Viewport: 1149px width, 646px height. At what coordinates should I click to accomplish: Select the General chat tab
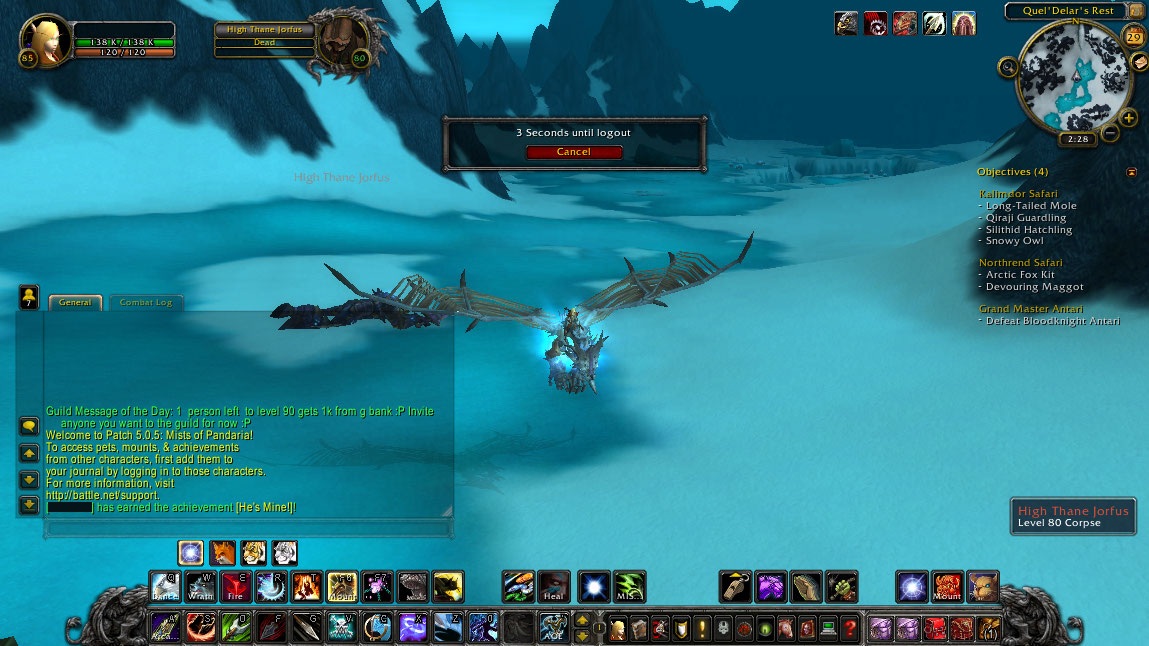[75, 302]
